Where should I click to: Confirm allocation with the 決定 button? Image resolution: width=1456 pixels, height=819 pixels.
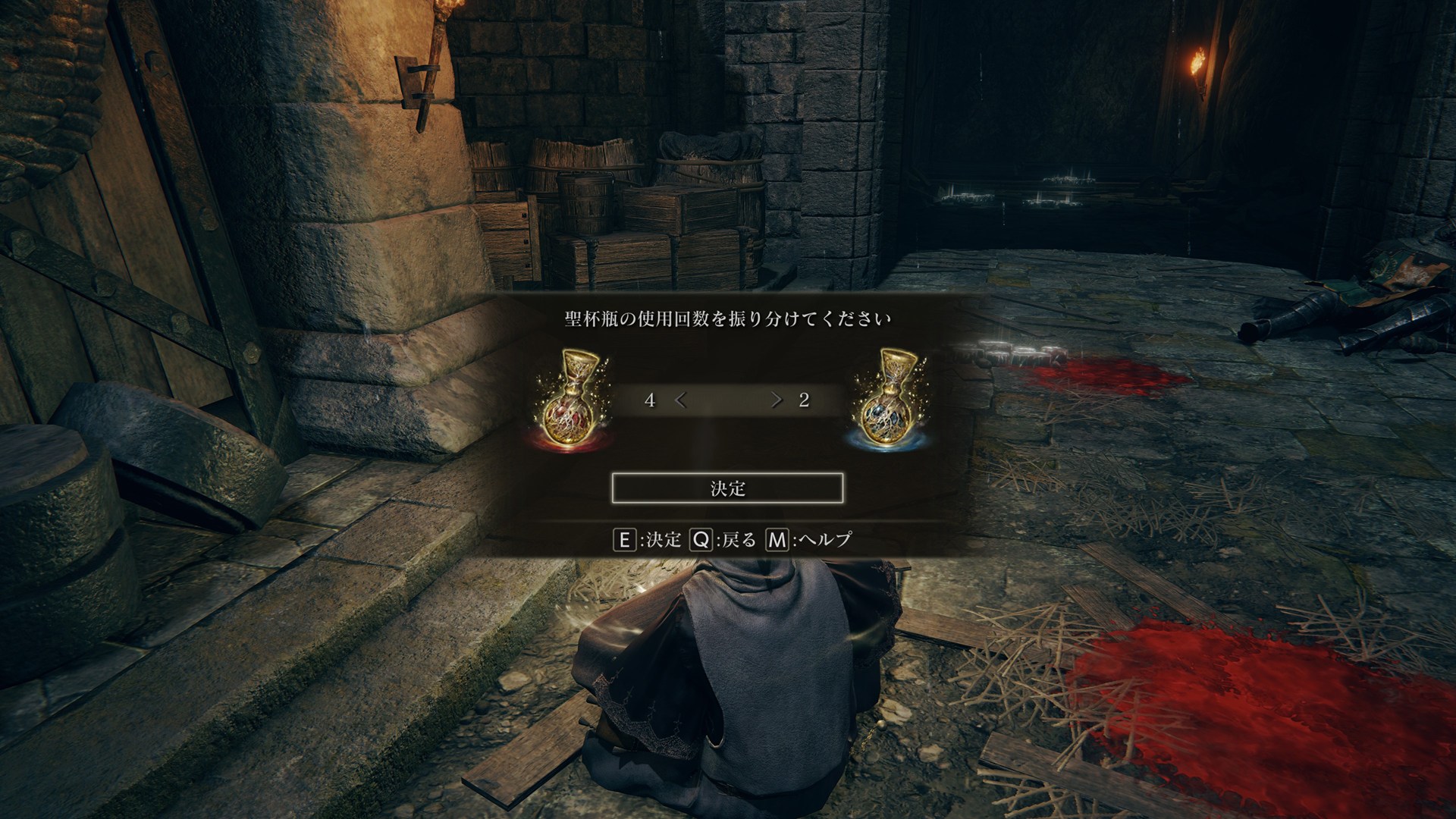pos(727,488)
